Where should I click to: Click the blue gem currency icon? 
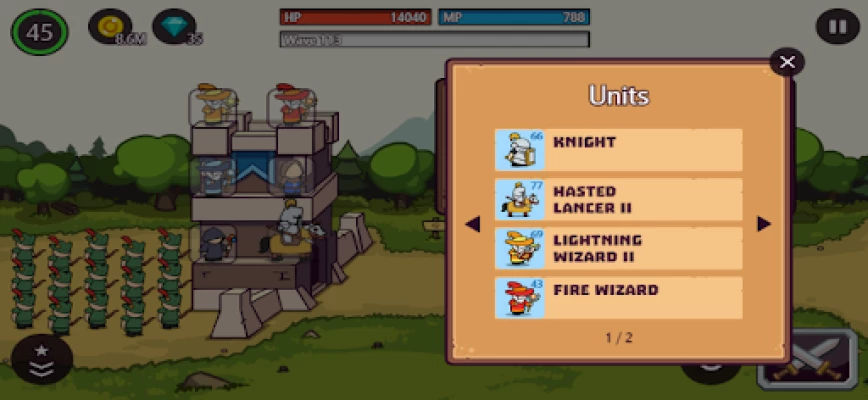point(173,27)
